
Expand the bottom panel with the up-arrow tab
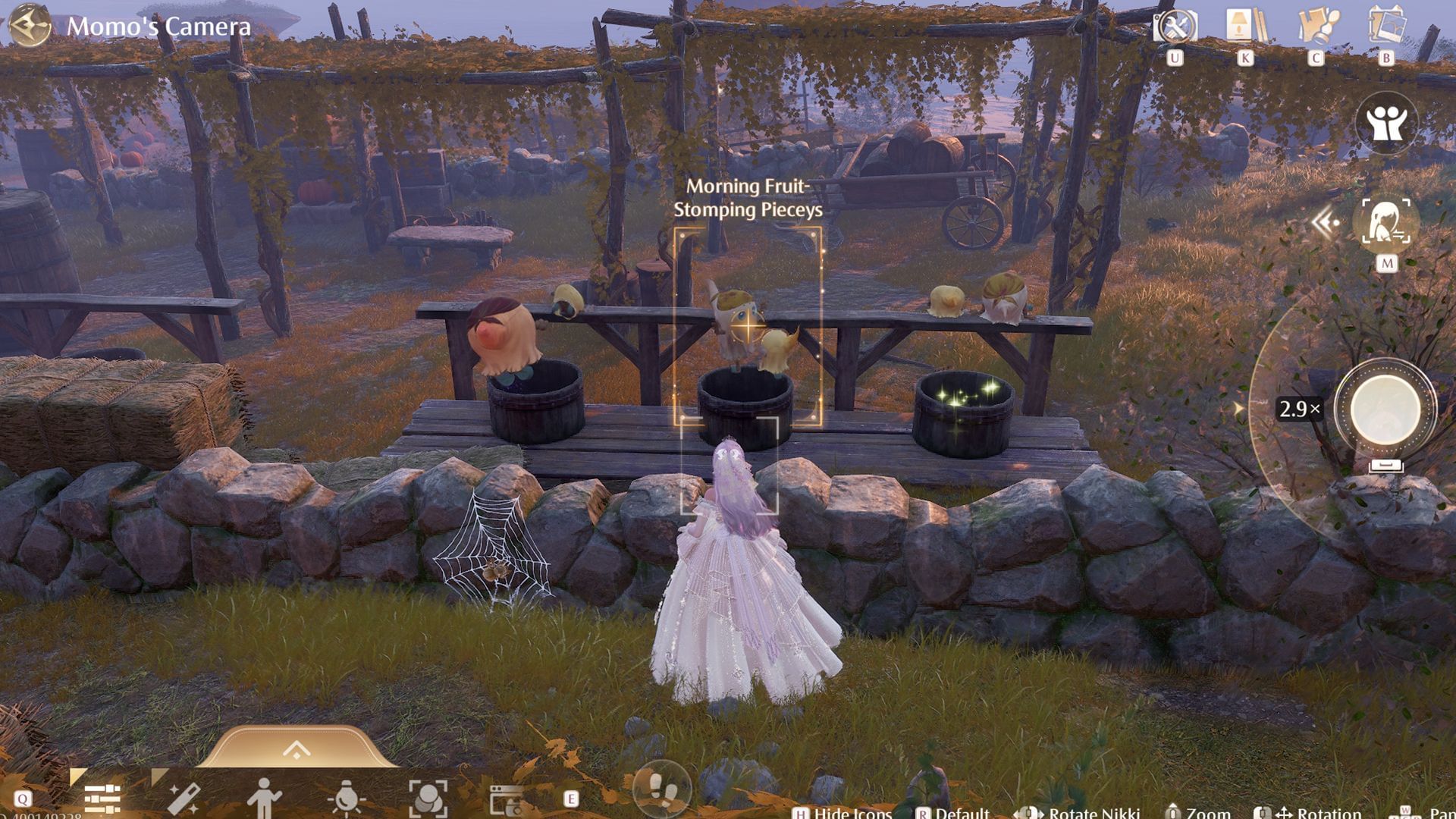pos(297,750)
